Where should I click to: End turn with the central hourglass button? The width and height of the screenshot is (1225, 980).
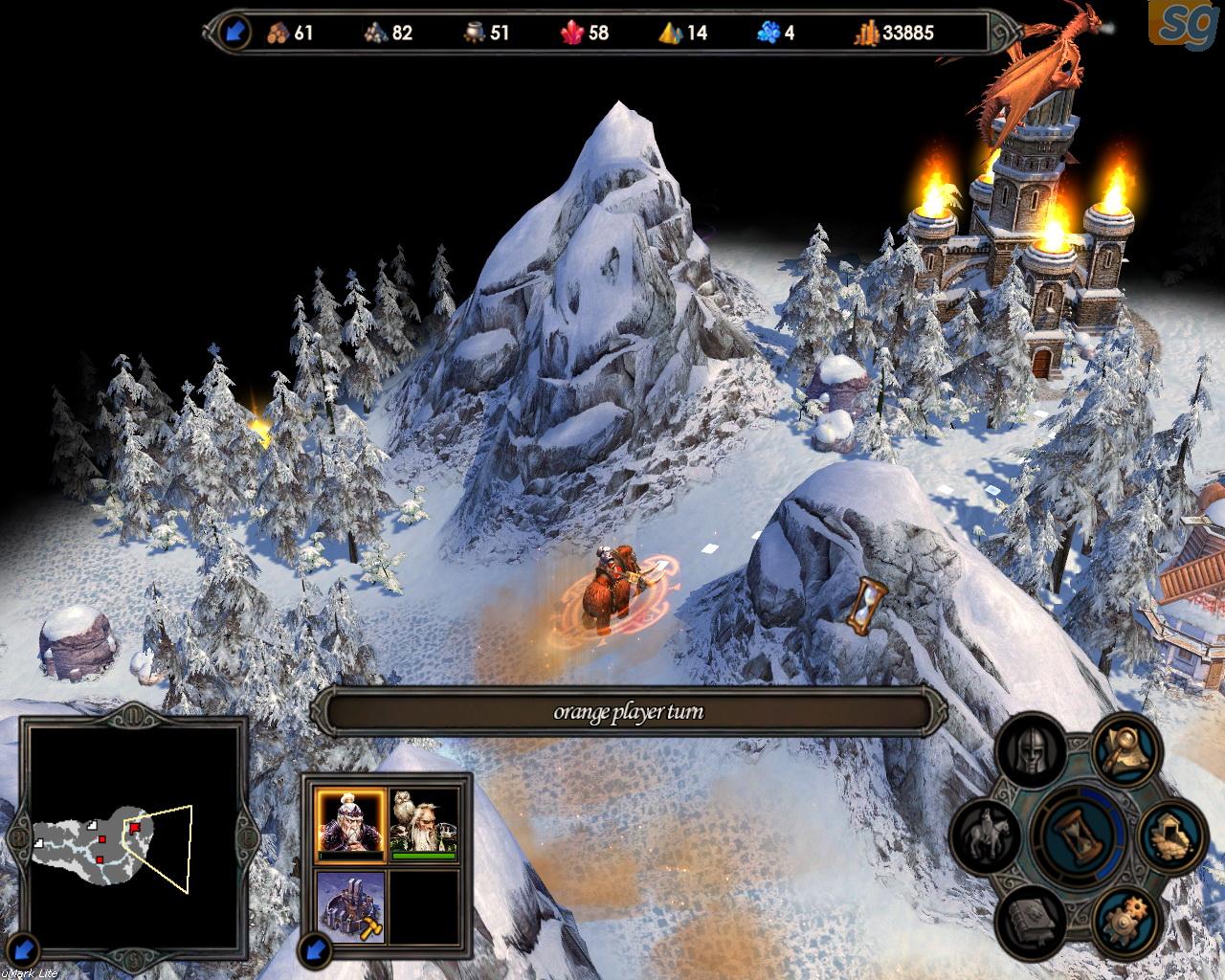[1080, 832]
